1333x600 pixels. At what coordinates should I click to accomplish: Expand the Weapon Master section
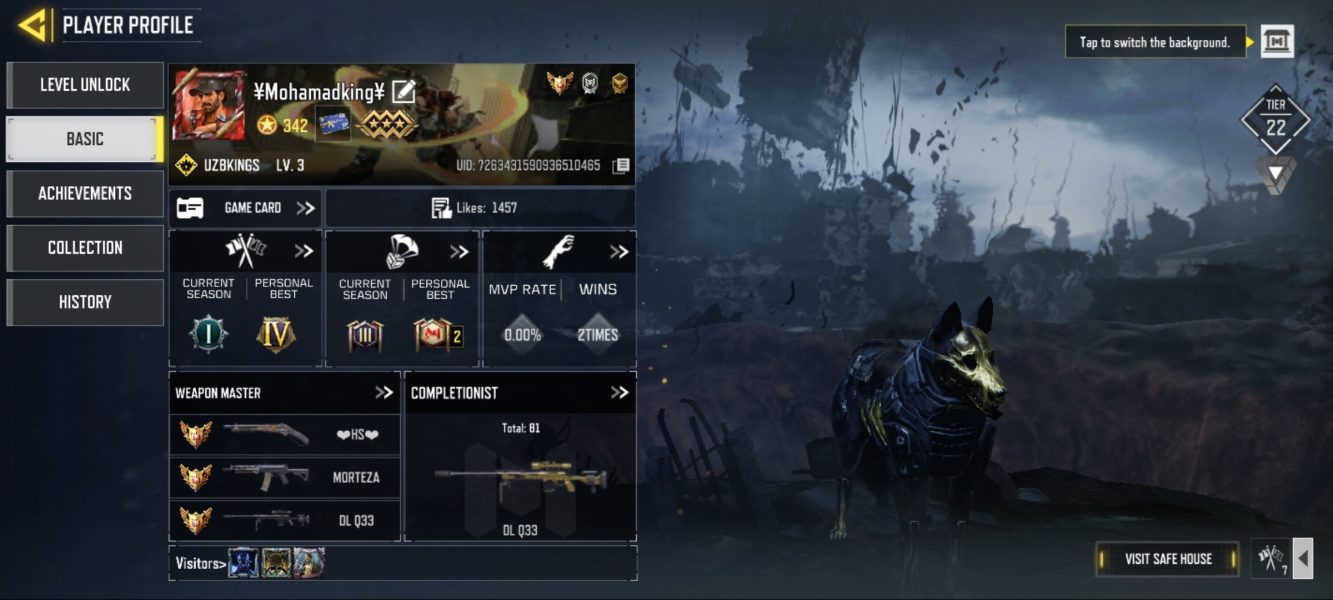[384, 393]
